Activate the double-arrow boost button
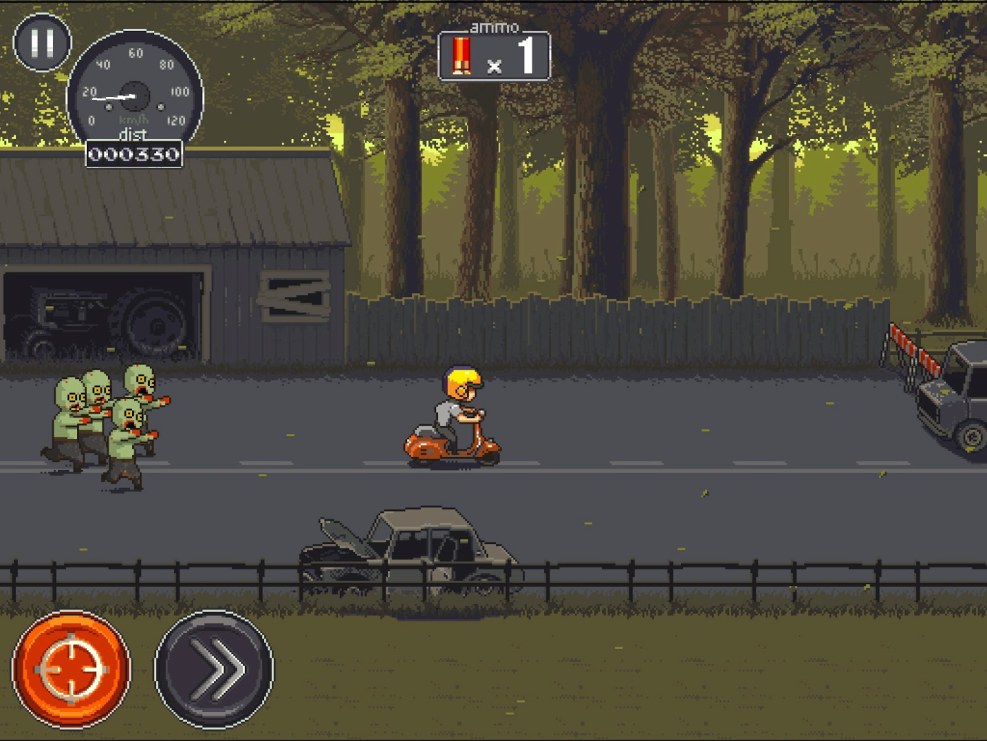 pyautogui.click(x=214, y=669)
